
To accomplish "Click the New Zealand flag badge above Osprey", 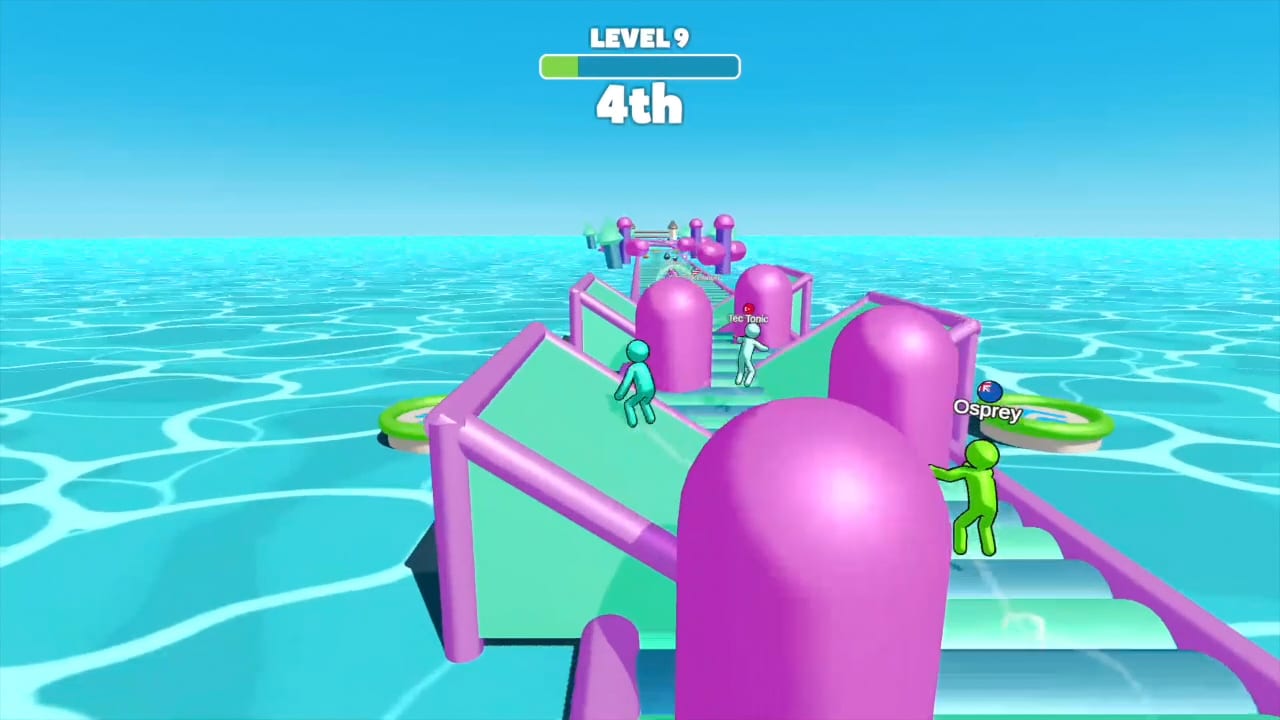I will [x=989, y=391].
